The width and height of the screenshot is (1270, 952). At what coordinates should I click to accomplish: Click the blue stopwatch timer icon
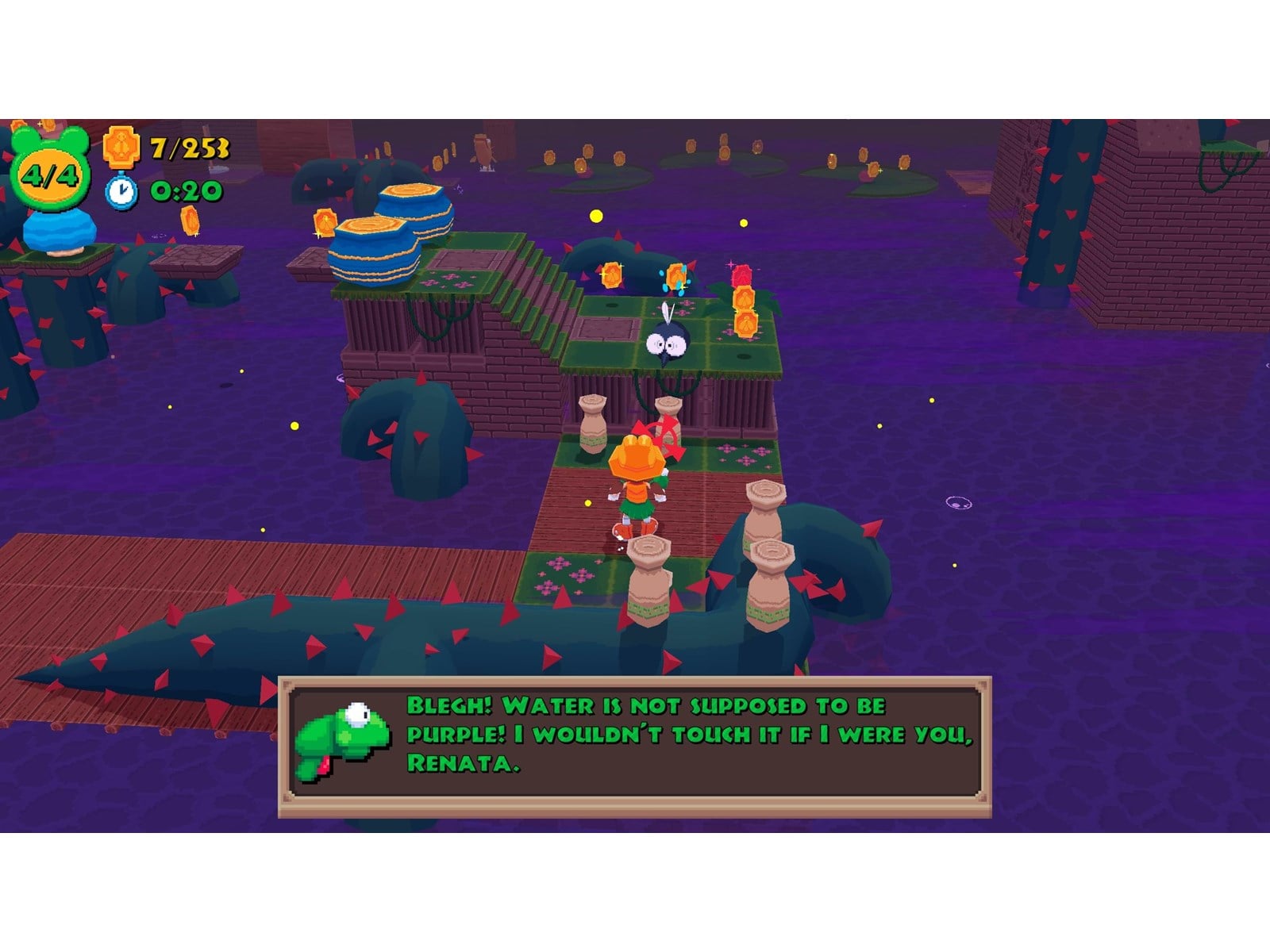click(x=121, y=191)
